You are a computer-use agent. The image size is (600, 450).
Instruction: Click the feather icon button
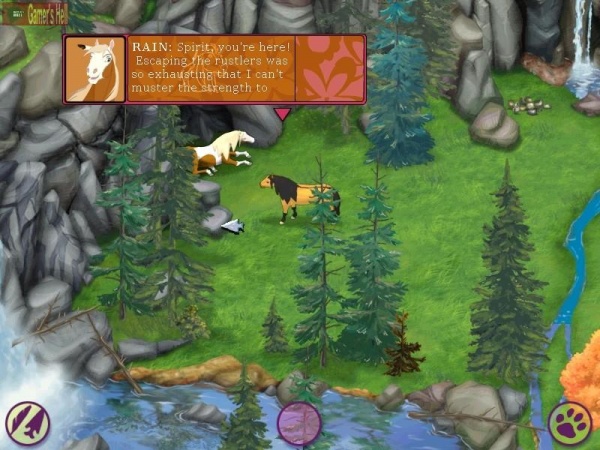pos(27,422)
